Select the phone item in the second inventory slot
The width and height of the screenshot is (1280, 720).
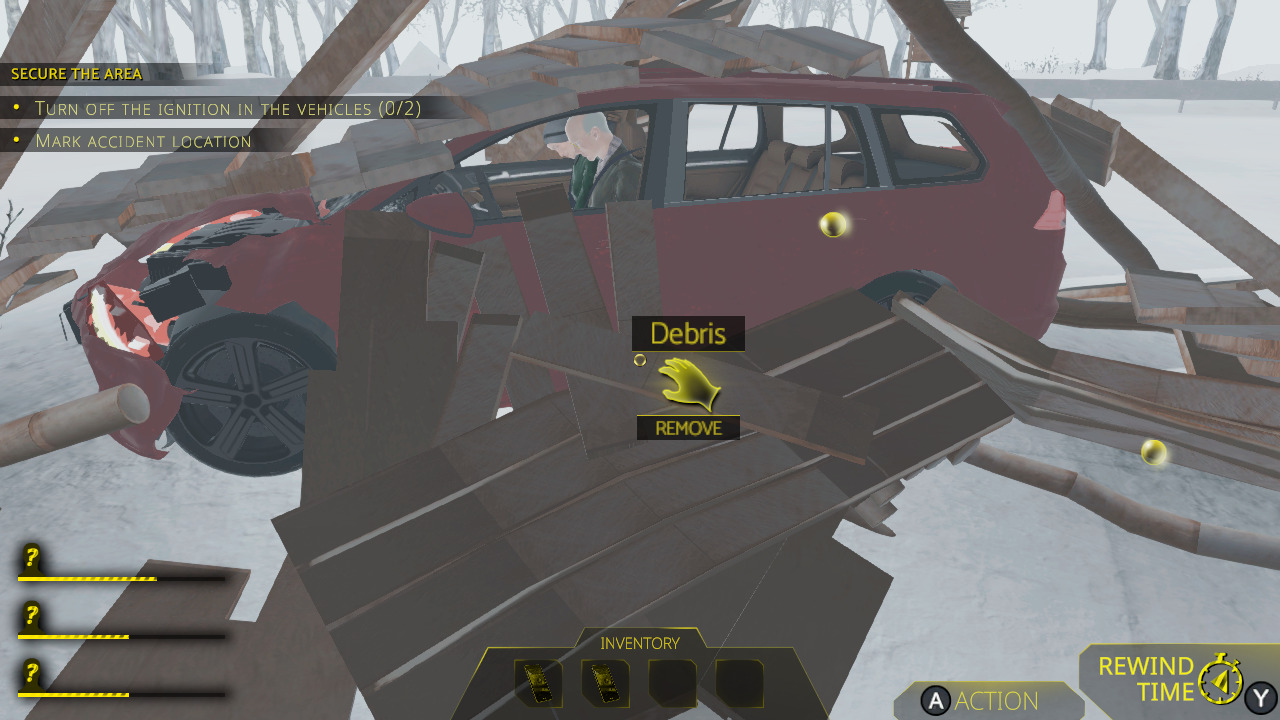coord(604,682)
